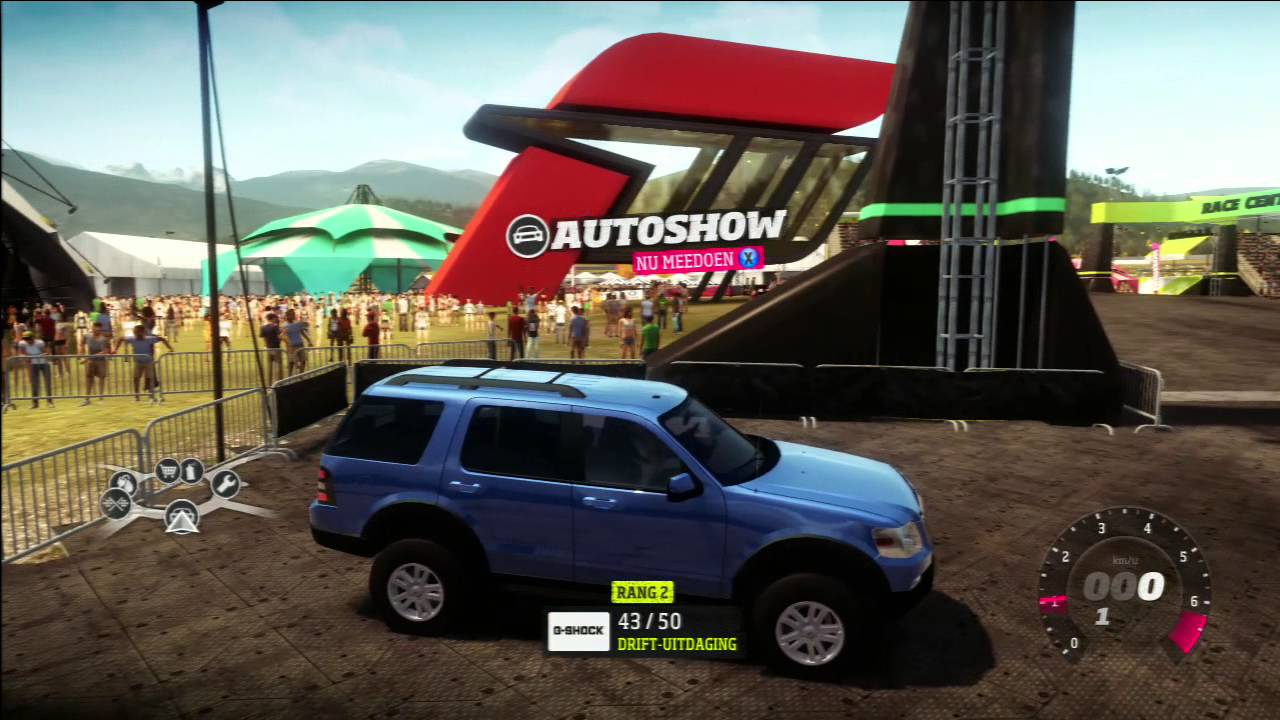1280x720 pixels.
Task: Choose the crossed flags race marker
Action: pos(115,502)
